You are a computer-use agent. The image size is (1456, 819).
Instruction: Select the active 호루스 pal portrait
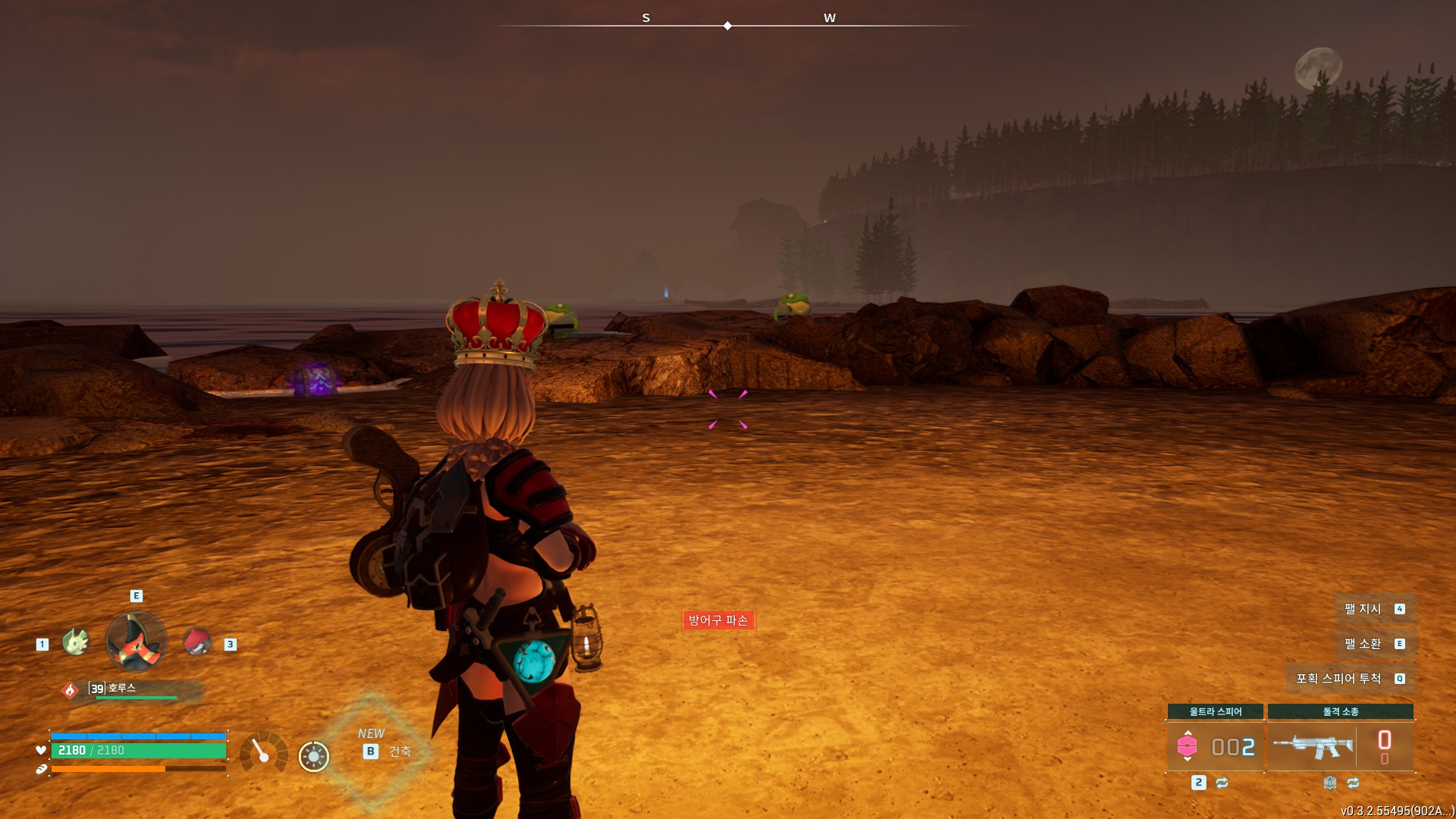[x=136, y=642]
